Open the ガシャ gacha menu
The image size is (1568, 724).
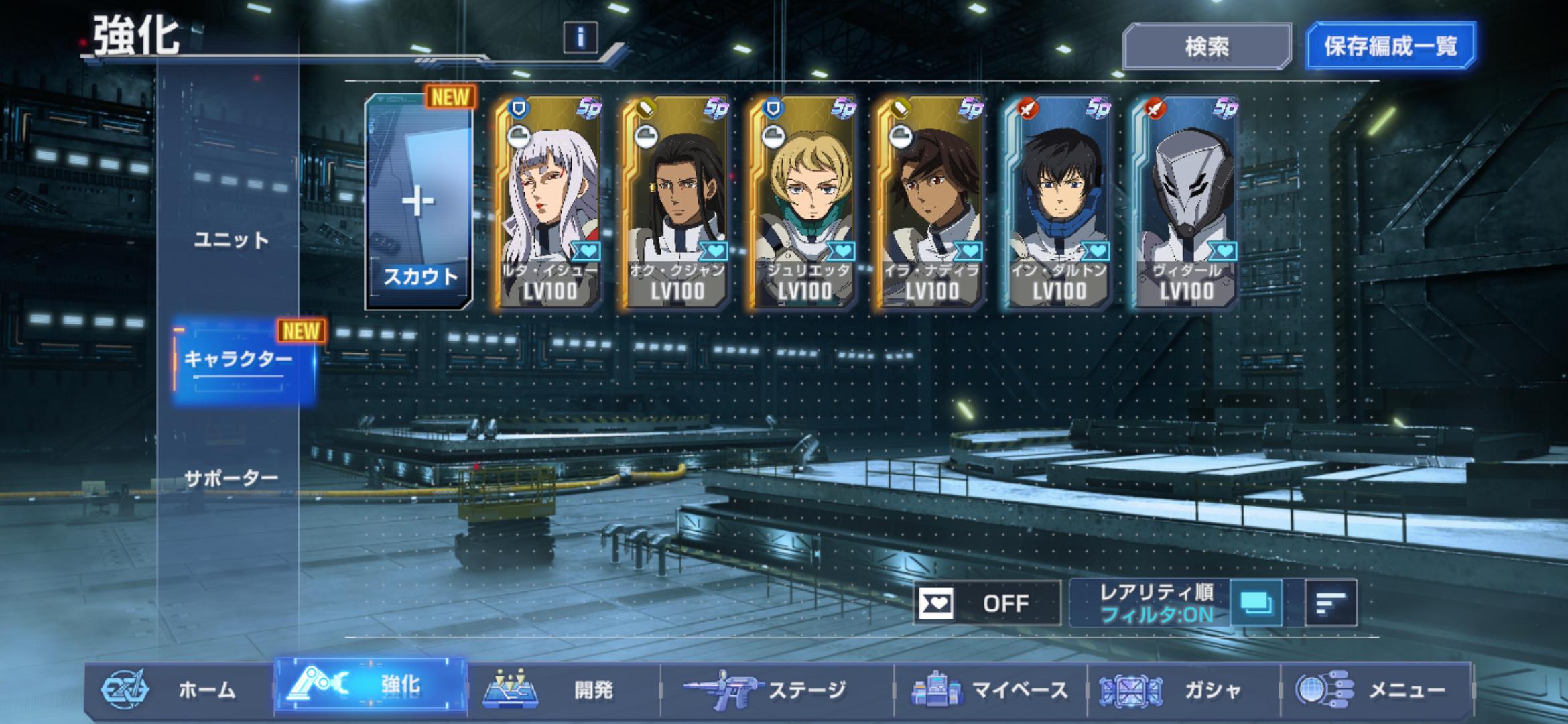pyautogui.click(x=1183, y=689)
